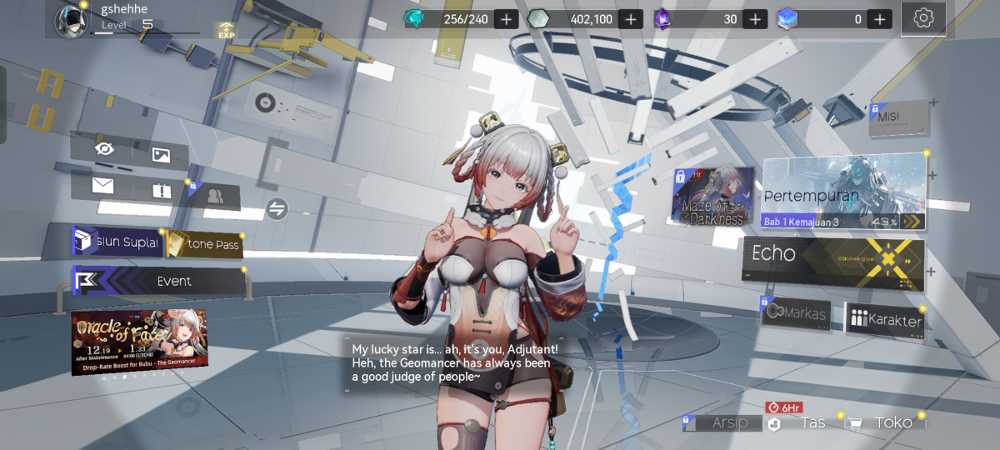Tap the plus next to the blue cube

pos(879,19)
